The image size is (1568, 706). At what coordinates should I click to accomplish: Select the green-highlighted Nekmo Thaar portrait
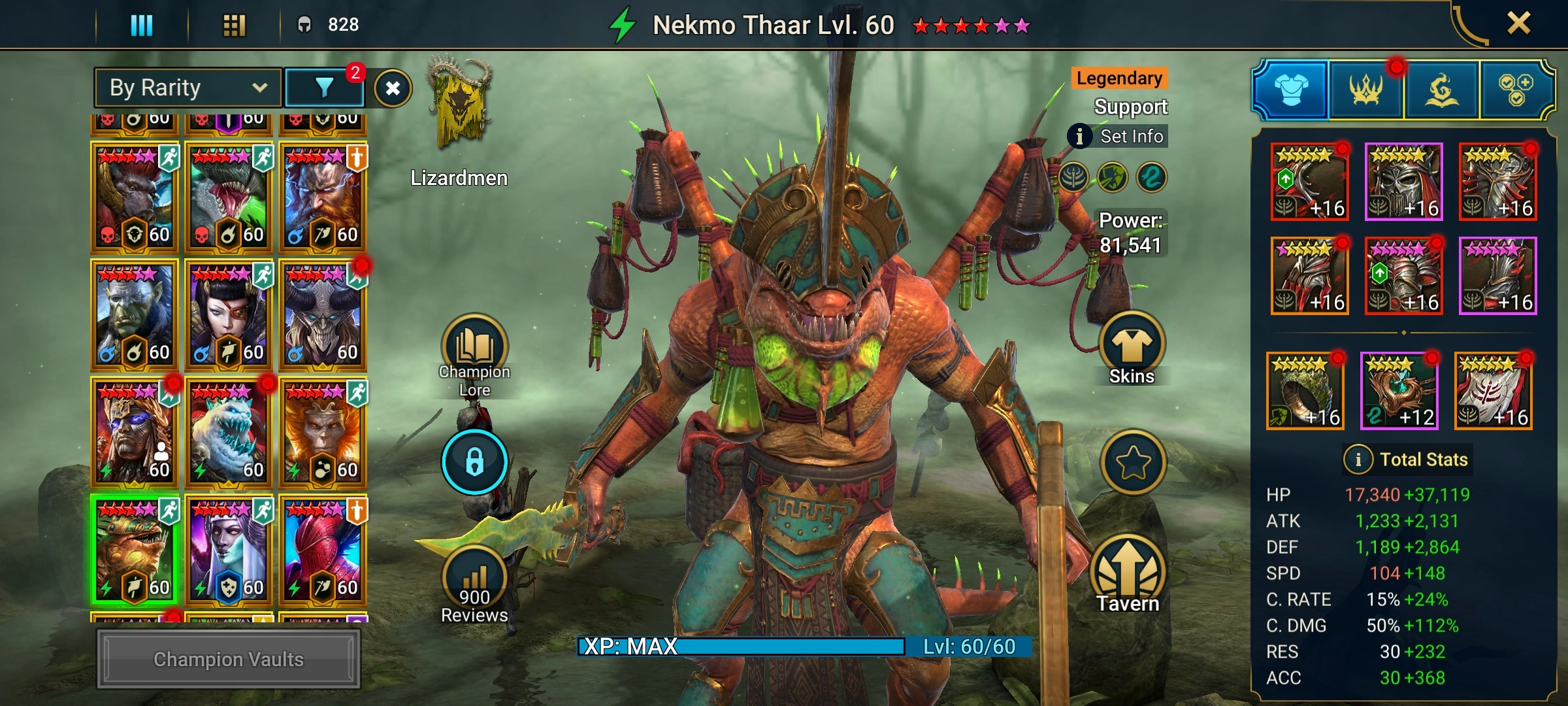pos(133,550)
